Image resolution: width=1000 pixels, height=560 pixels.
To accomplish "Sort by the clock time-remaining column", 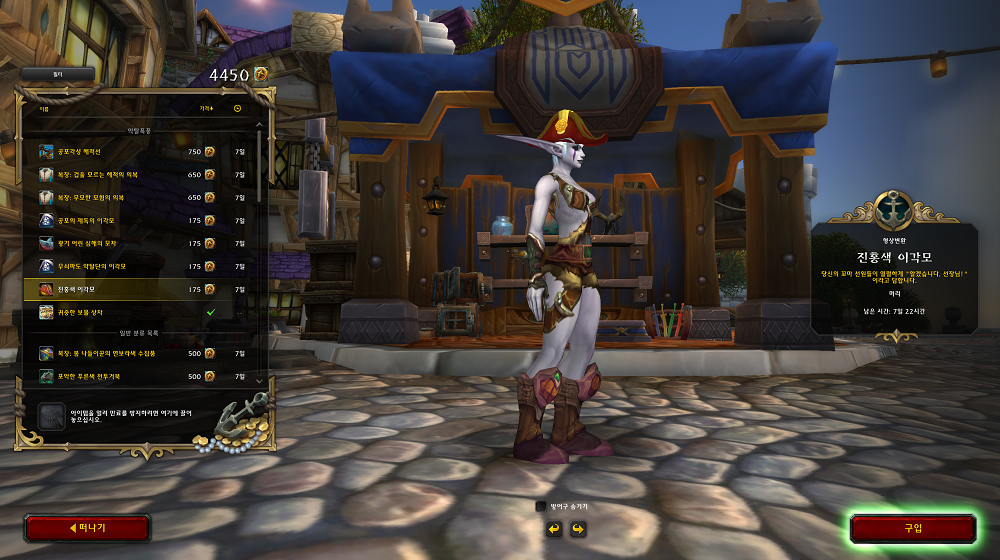I will tap(238, 108).
